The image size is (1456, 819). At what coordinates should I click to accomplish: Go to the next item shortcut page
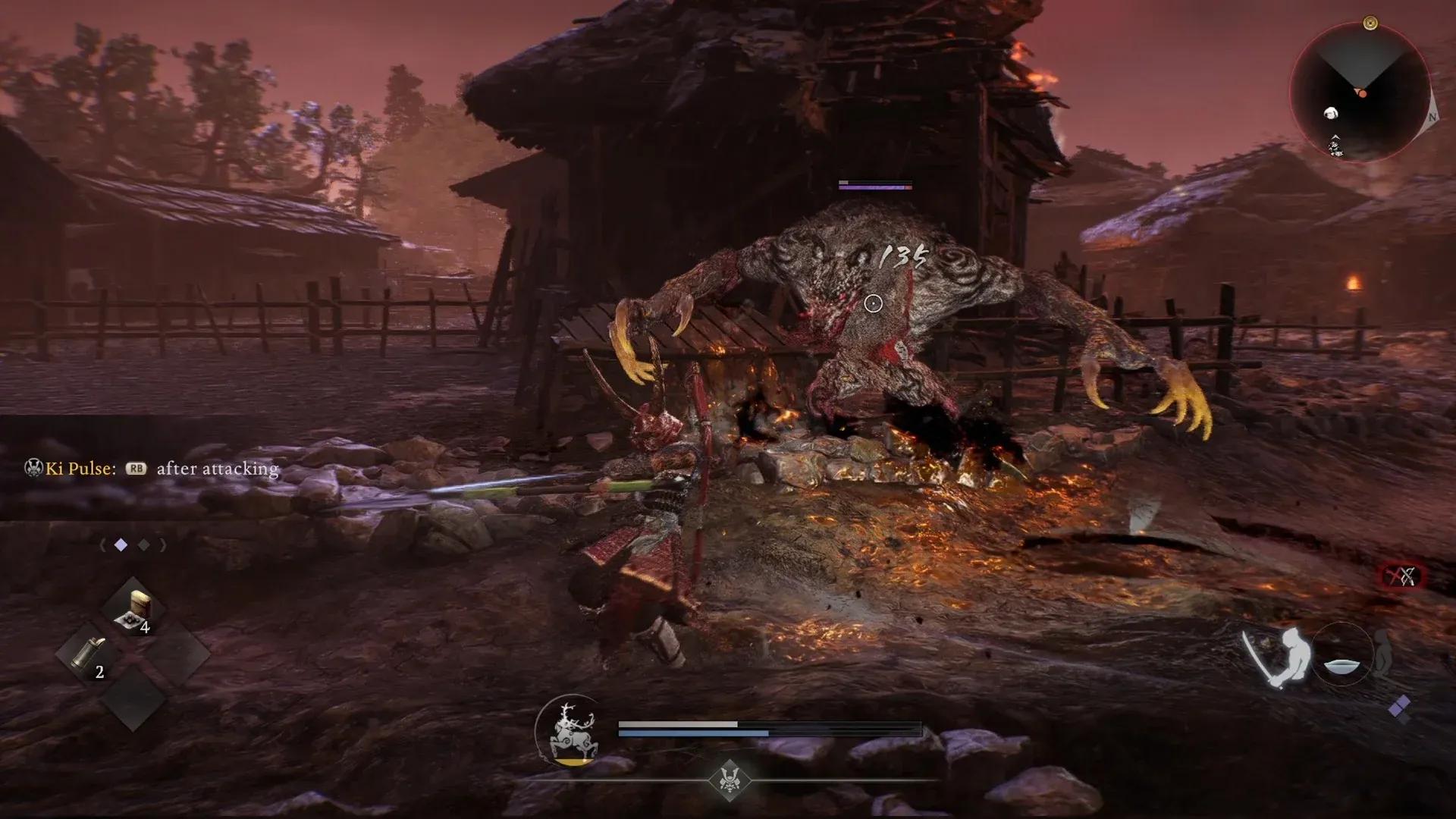(x=163, y=545)
